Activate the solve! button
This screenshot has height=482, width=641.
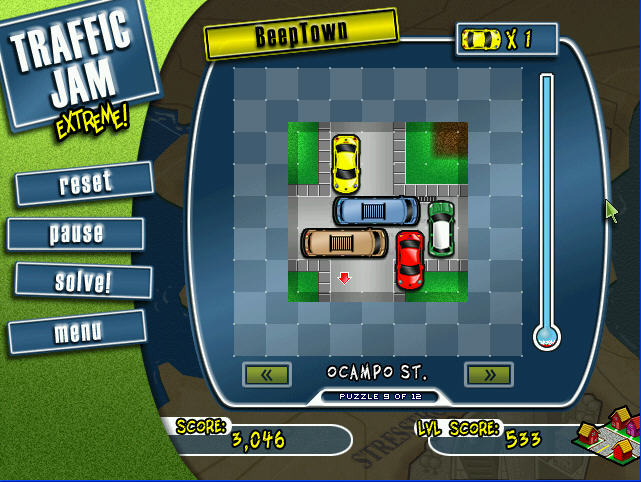(83, 281)
